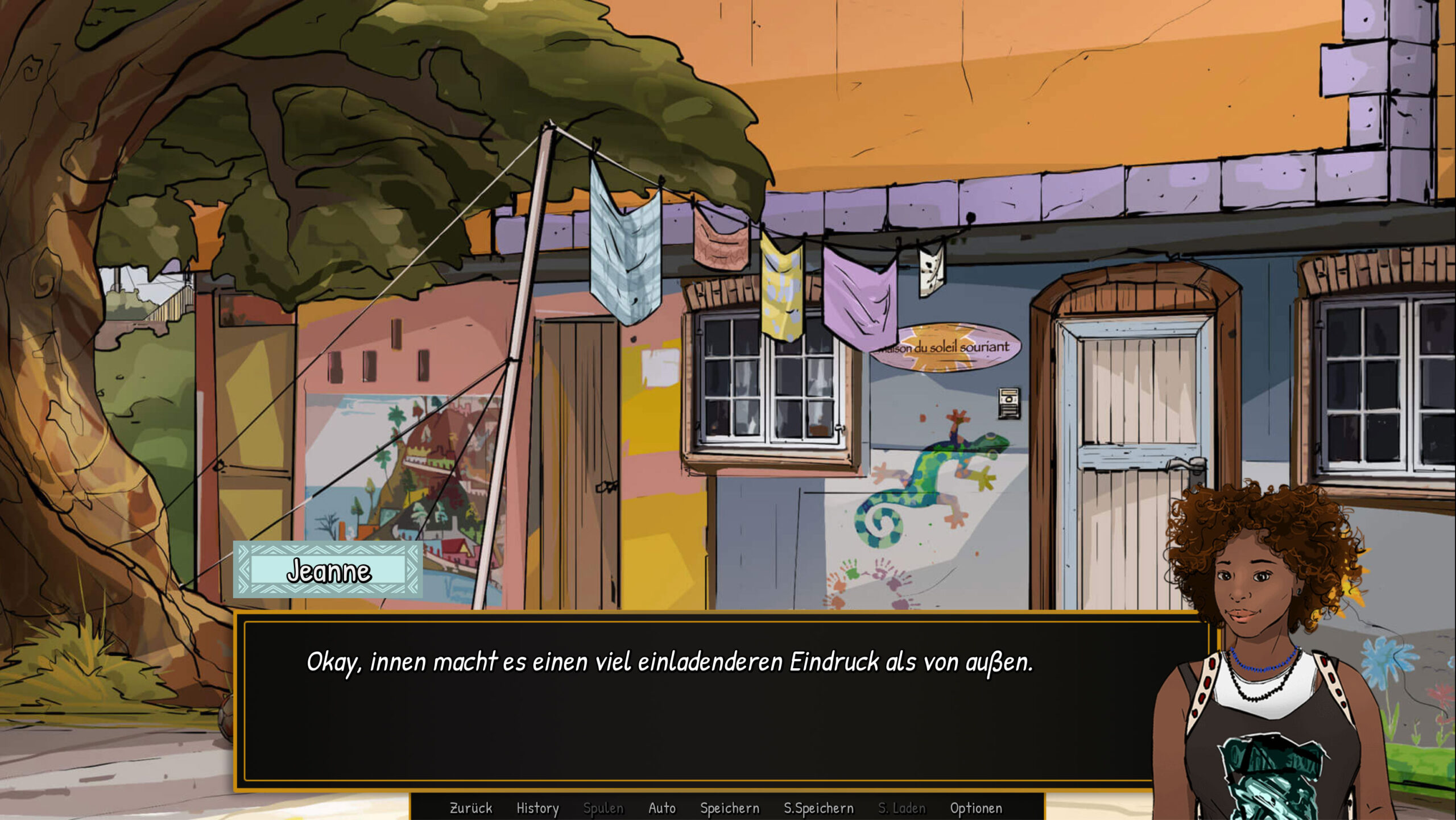Quick load with S. Laden

(901, 808)
